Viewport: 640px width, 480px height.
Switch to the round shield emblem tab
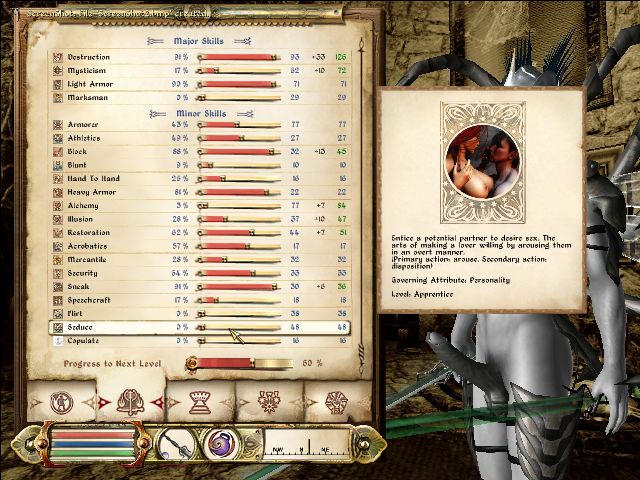pyautogui.click(x=336, y=404)
